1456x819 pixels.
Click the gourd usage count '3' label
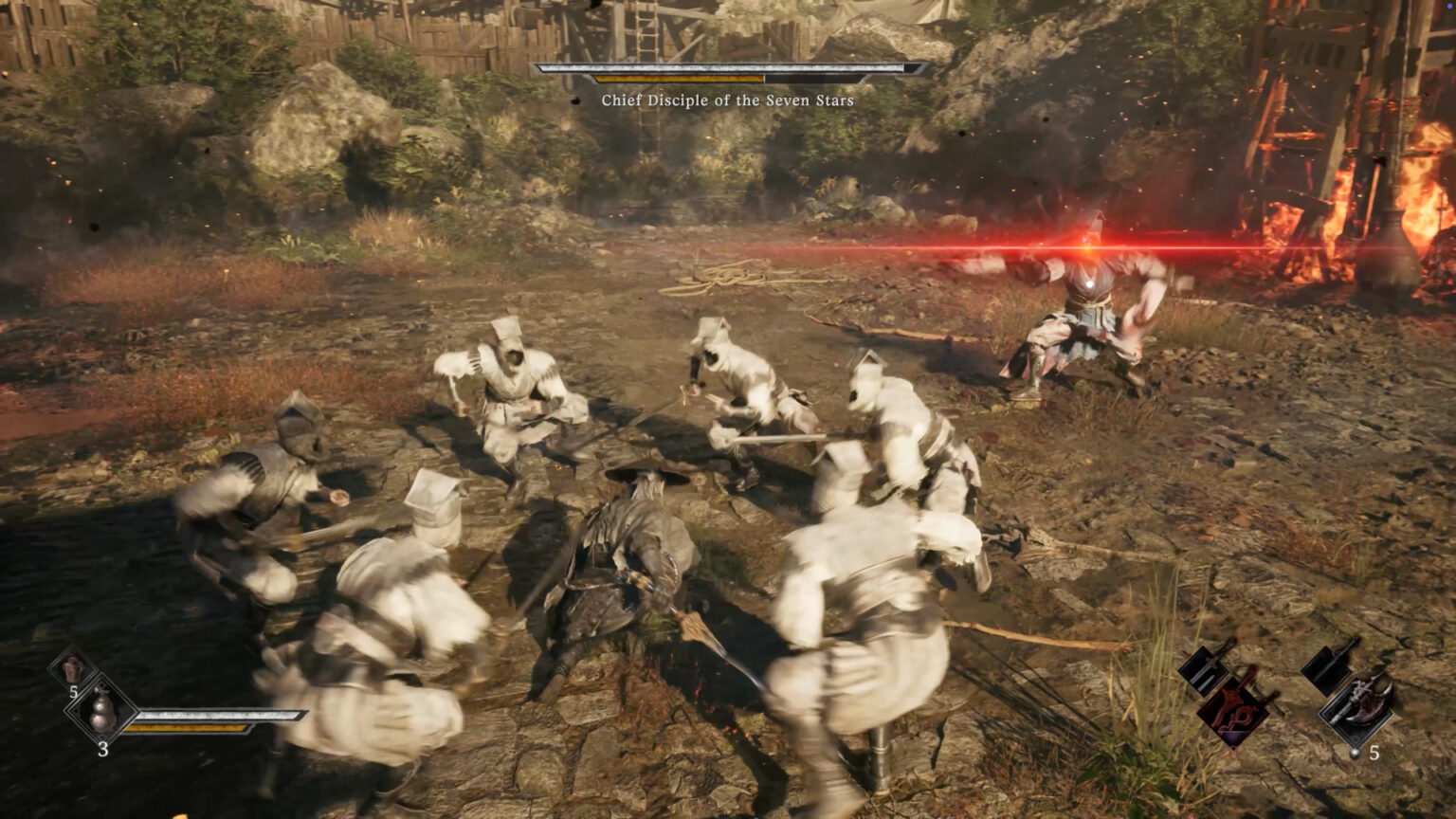[103, 749]
